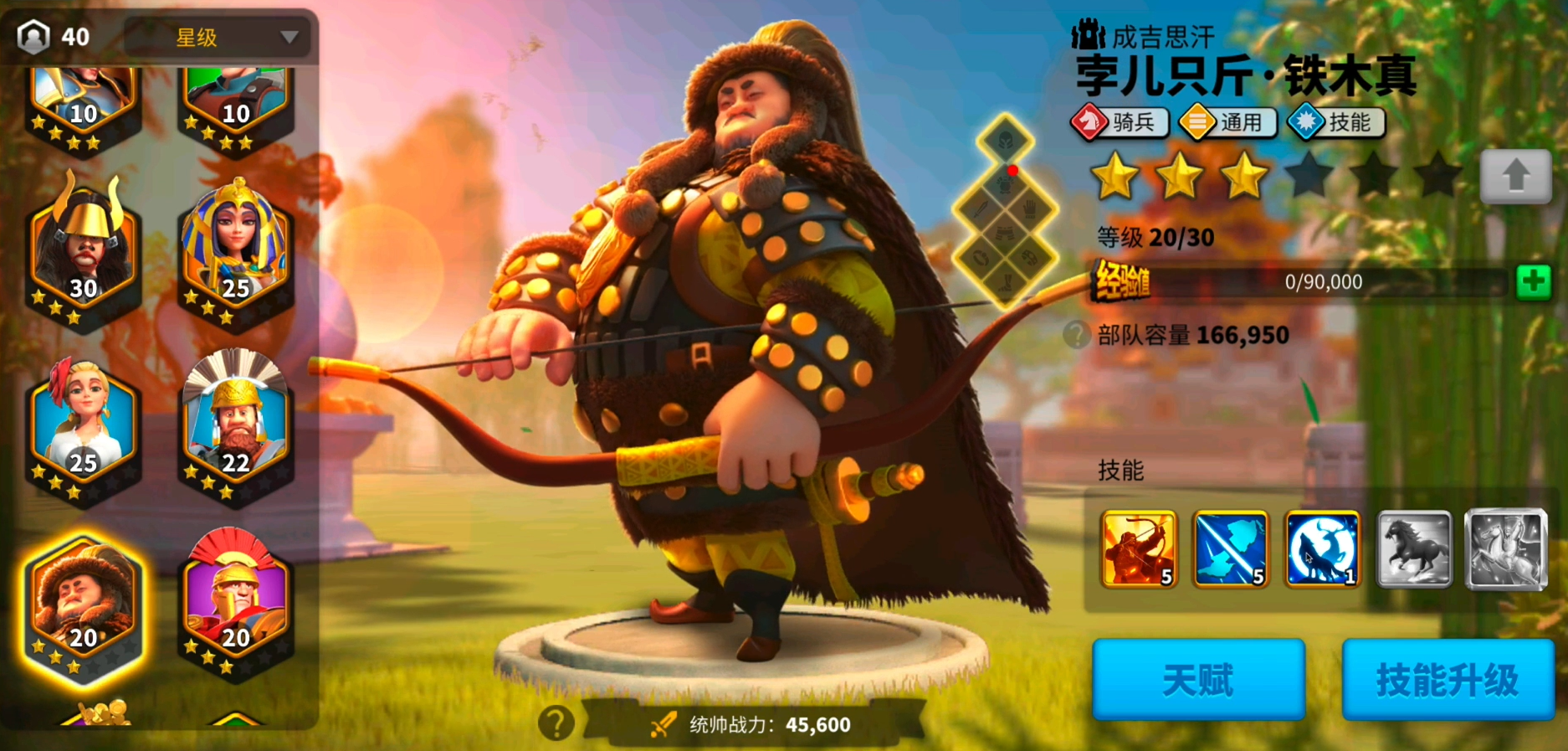Image resolution: width=1568 pixels, height=751 pixels.
Task: Inspect the locked fourth horse skill icon
Action: [x=1413, y=551]
